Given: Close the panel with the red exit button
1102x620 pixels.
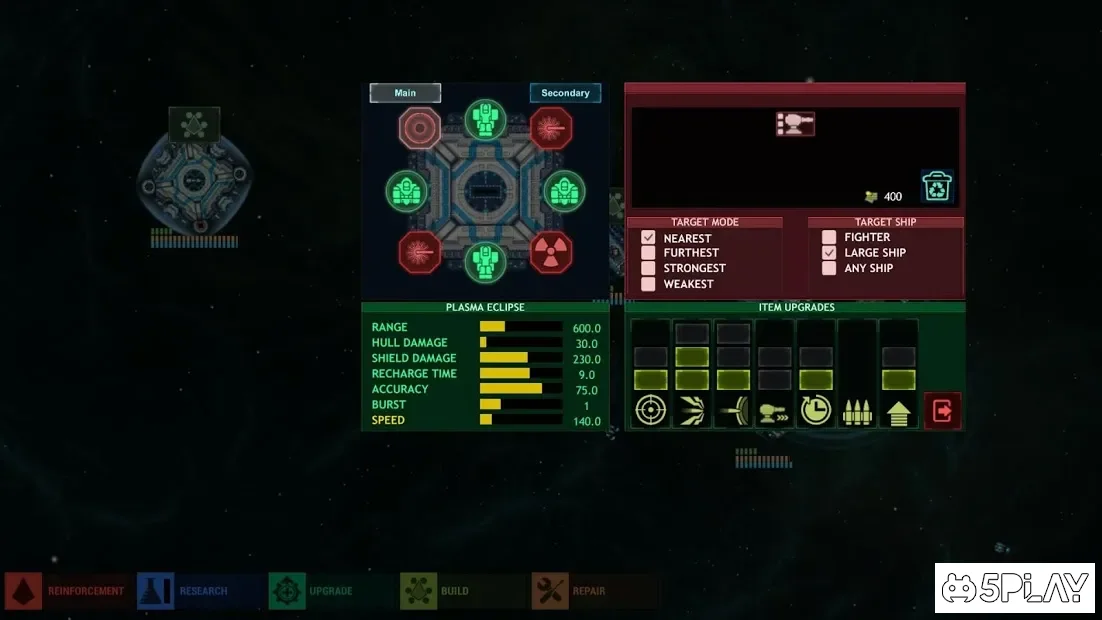Looking at the screenshot, I should tap(942, 410).
